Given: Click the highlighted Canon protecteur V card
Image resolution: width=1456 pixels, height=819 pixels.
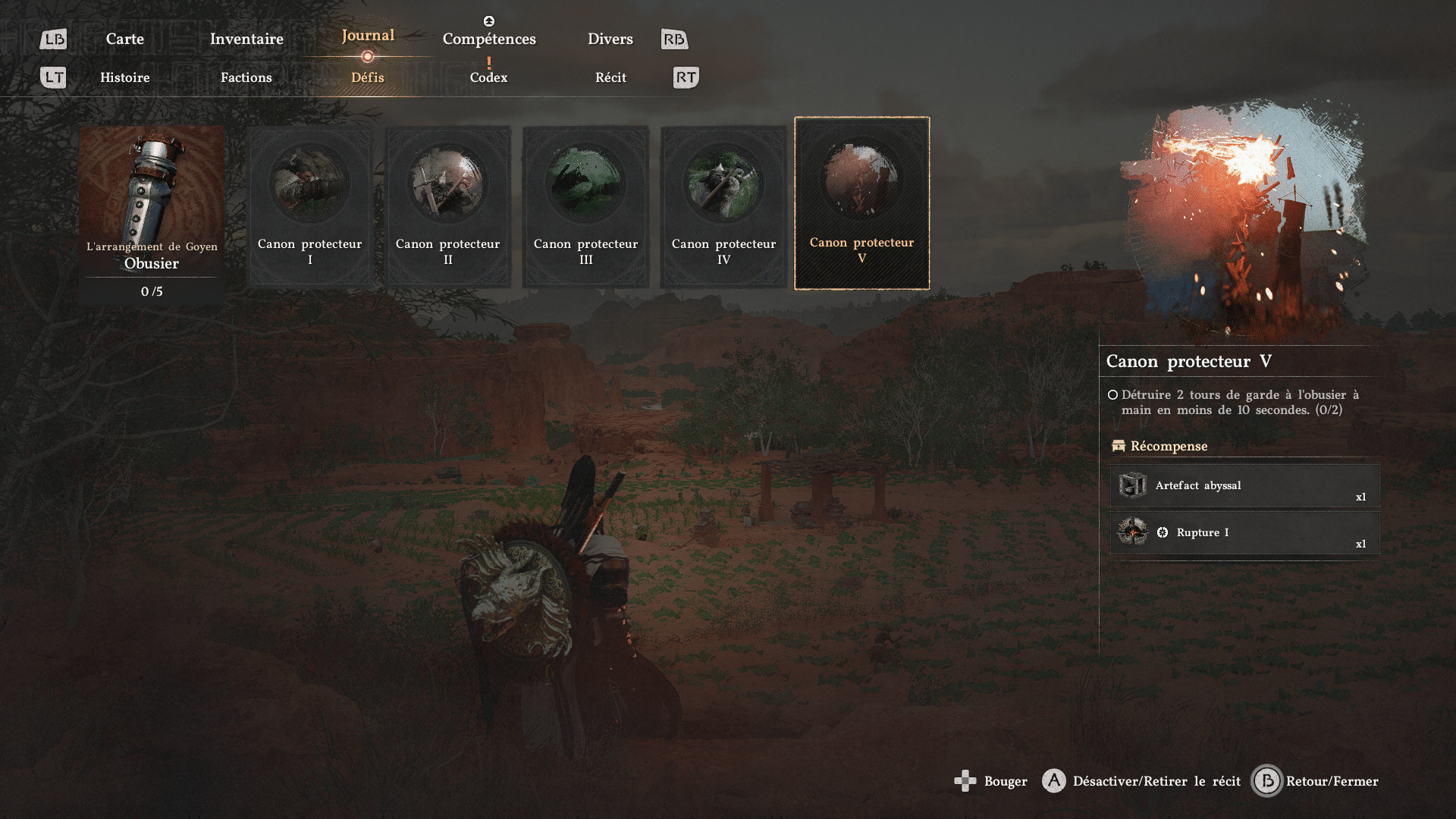Looking at the screenshot, I should point(861,203).
